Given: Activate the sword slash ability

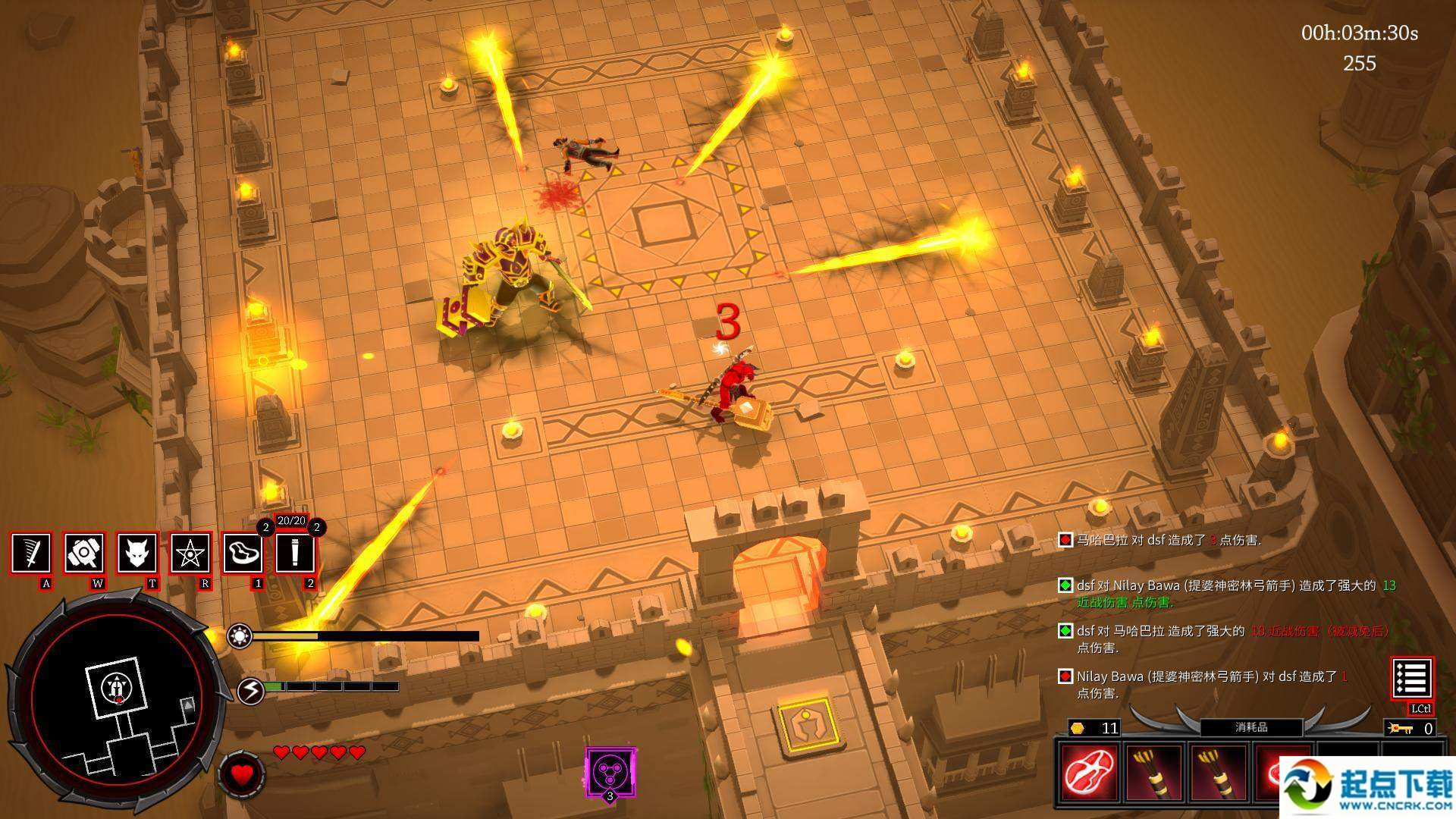Looking at the screenshot, I should pyautogui.click(x=31, y=553).
